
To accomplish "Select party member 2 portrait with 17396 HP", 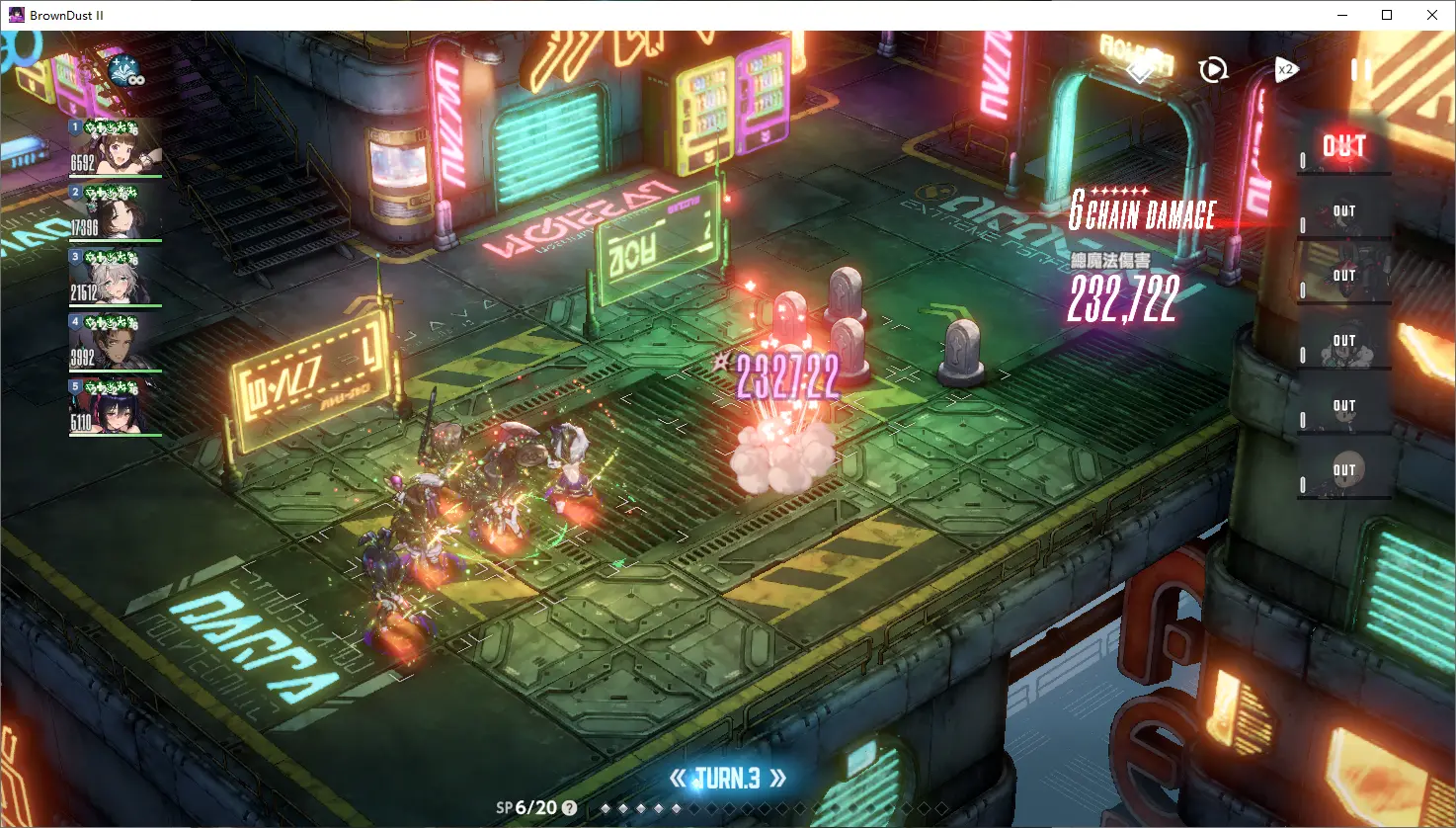I will tap(115, 212).
